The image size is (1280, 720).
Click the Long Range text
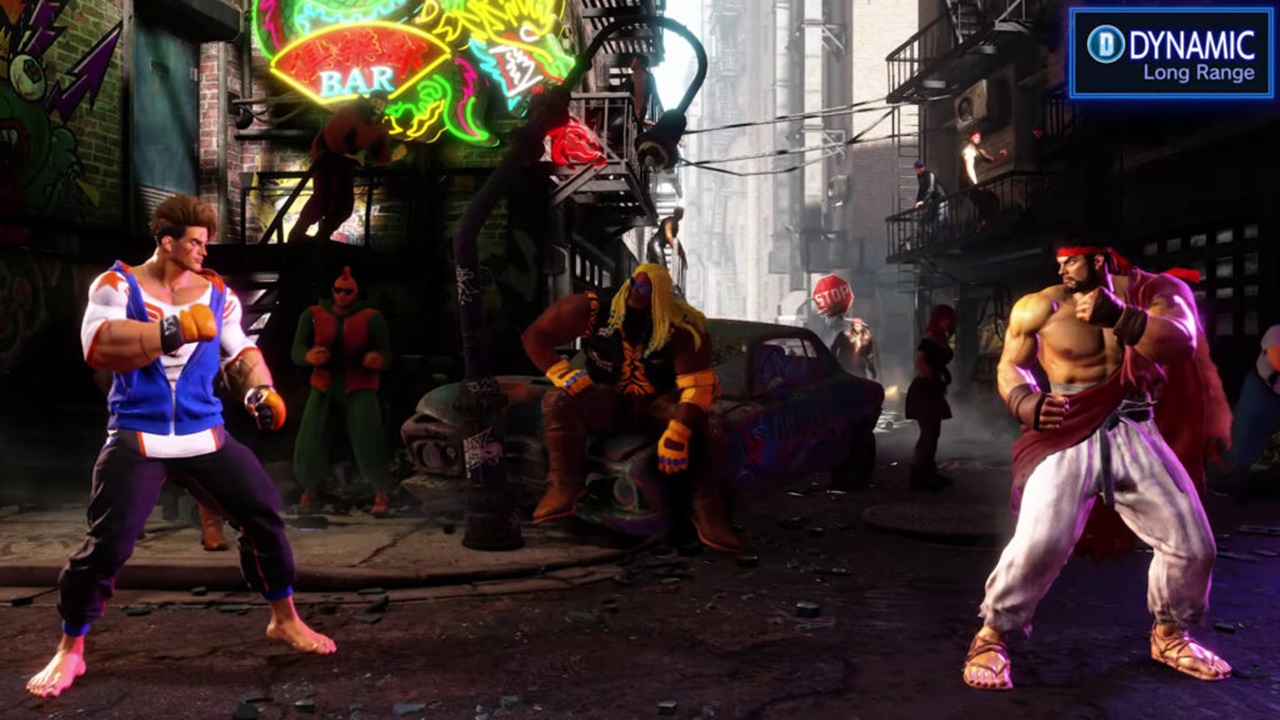pos(1200,72)
